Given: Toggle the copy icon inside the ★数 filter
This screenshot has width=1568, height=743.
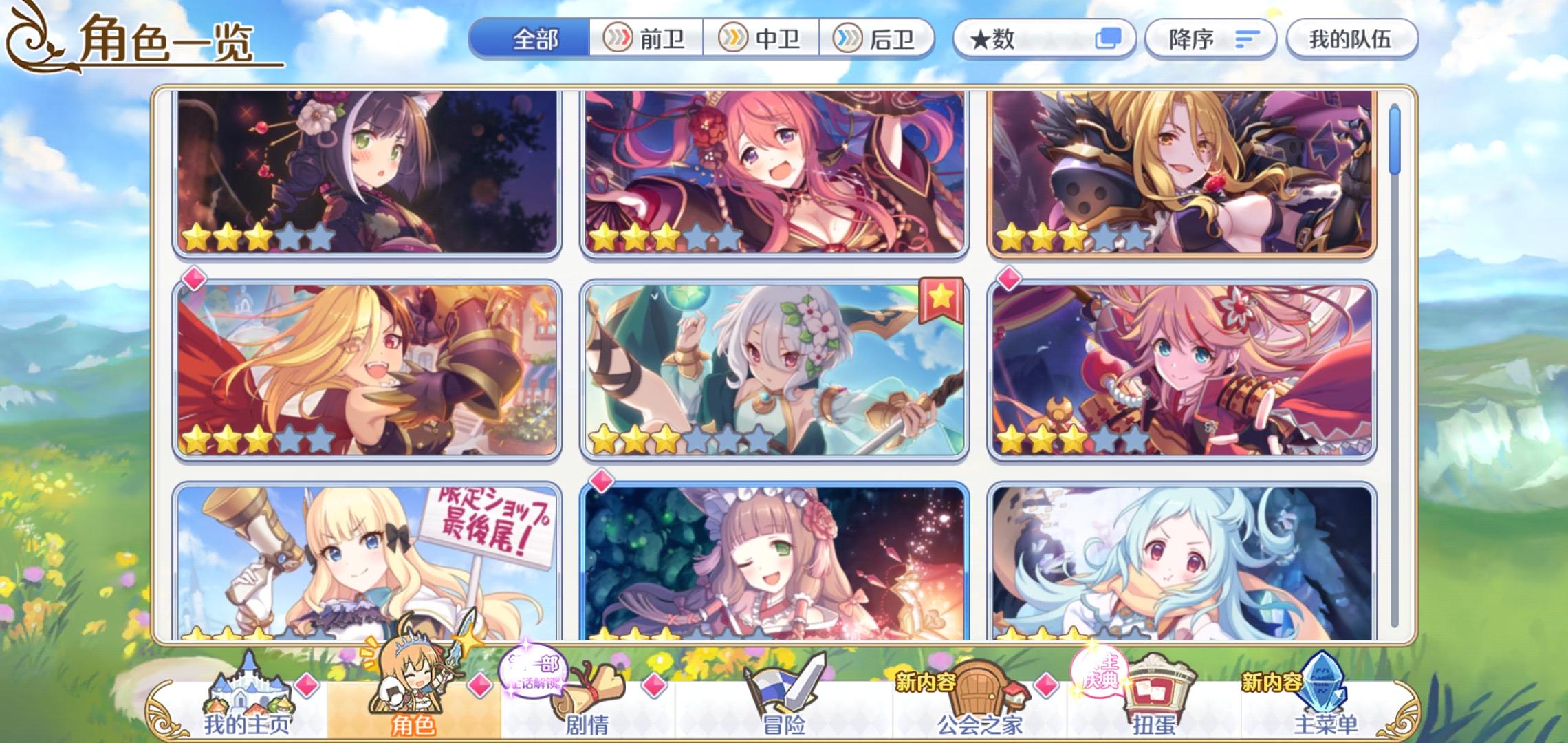Looking at the screenshot, I should click(1109, 38).
